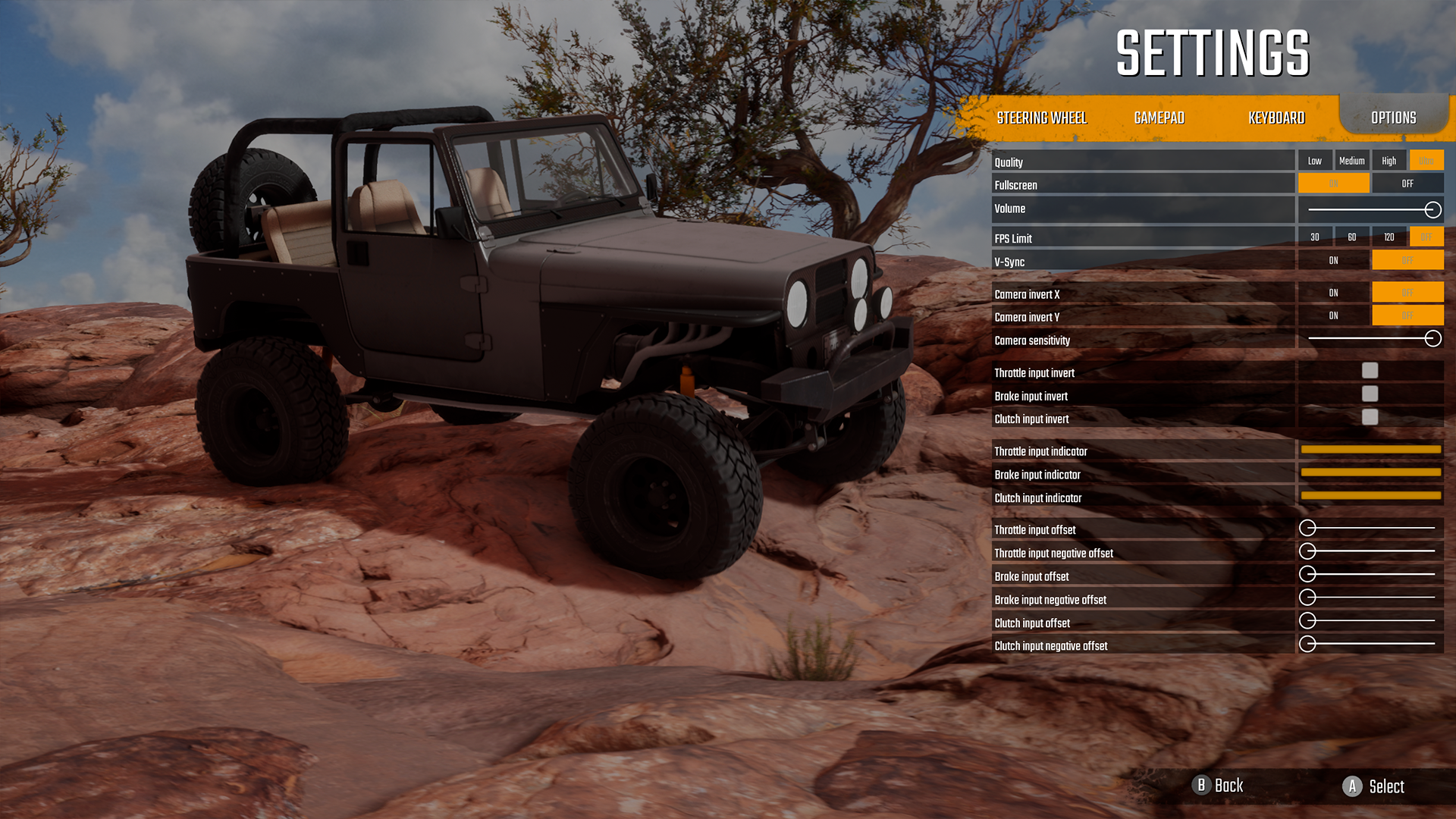Enable Camera invert X

(1333, 293)
